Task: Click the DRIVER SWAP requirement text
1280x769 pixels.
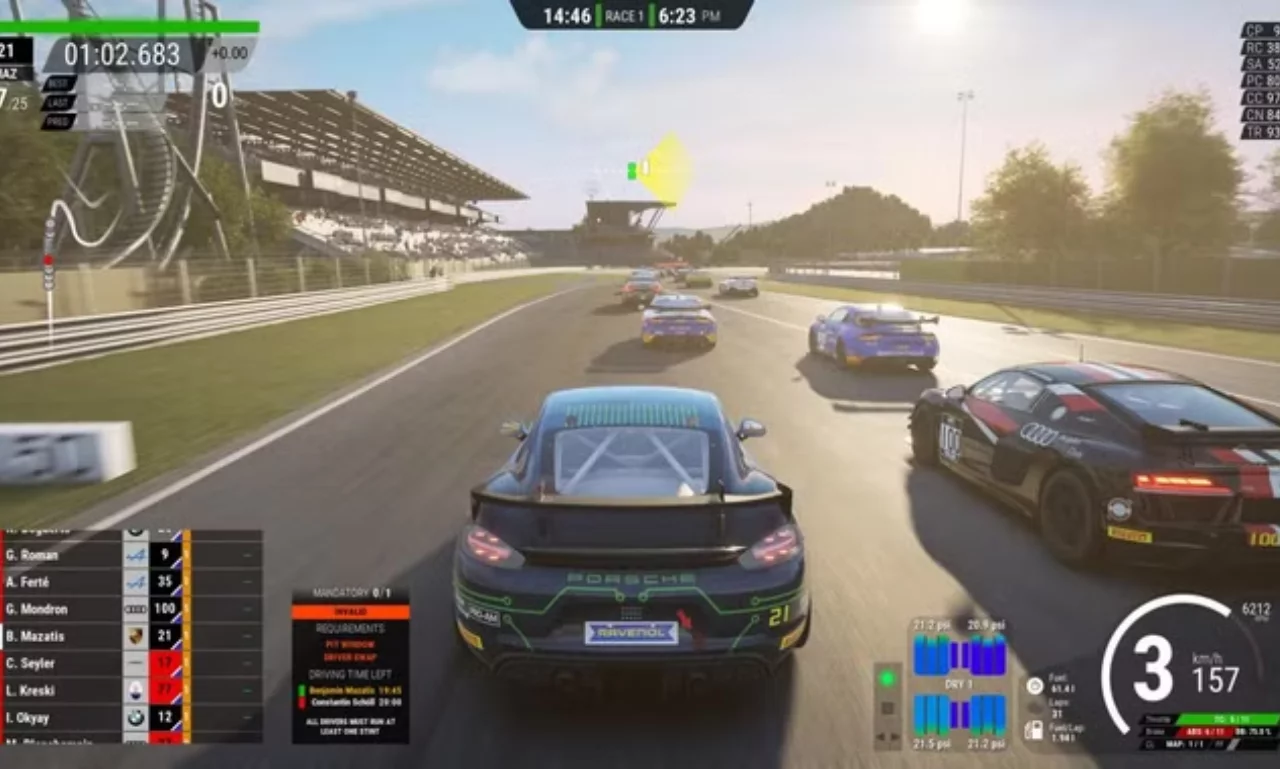Action: click(350, 656)
